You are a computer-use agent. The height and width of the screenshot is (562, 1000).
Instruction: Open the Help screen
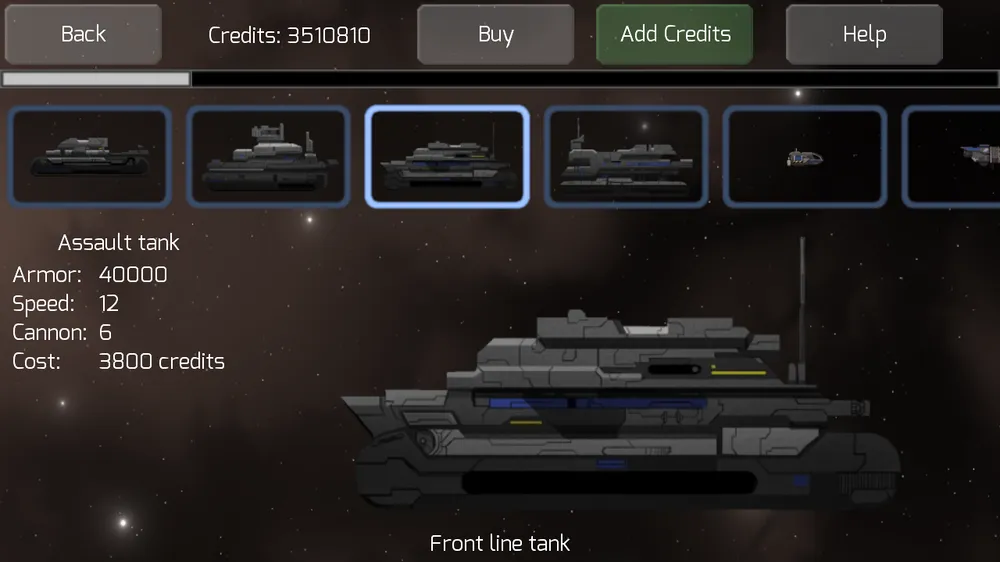tap(864, 35)
